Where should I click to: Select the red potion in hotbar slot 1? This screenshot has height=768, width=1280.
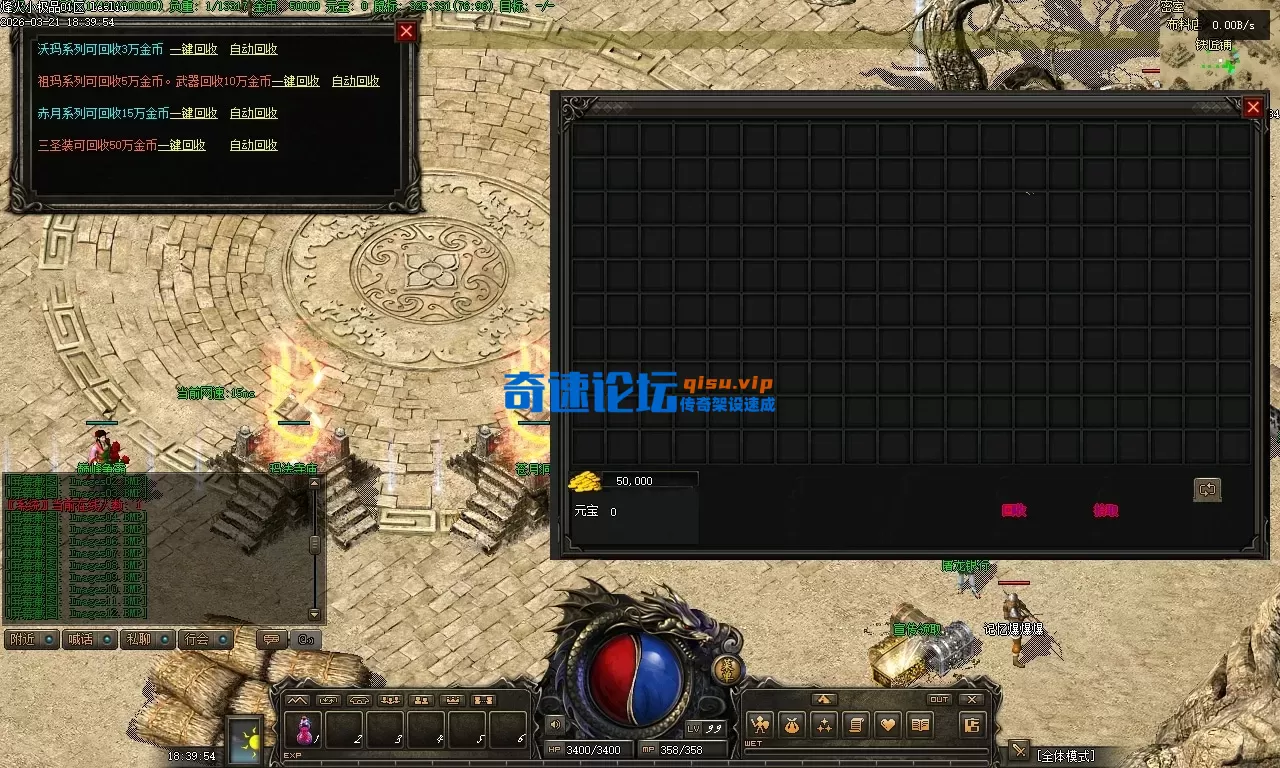point(305,730)
